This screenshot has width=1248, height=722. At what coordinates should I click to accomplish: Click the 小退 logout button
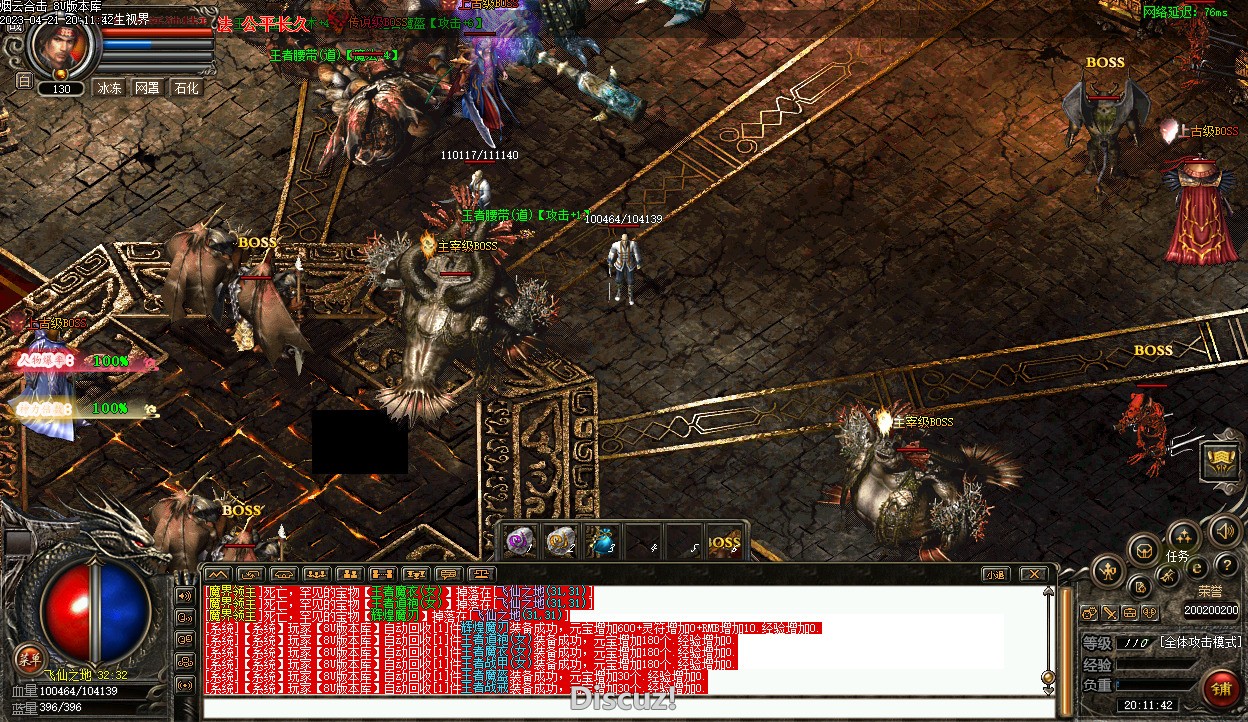click(x=994, y=574)
